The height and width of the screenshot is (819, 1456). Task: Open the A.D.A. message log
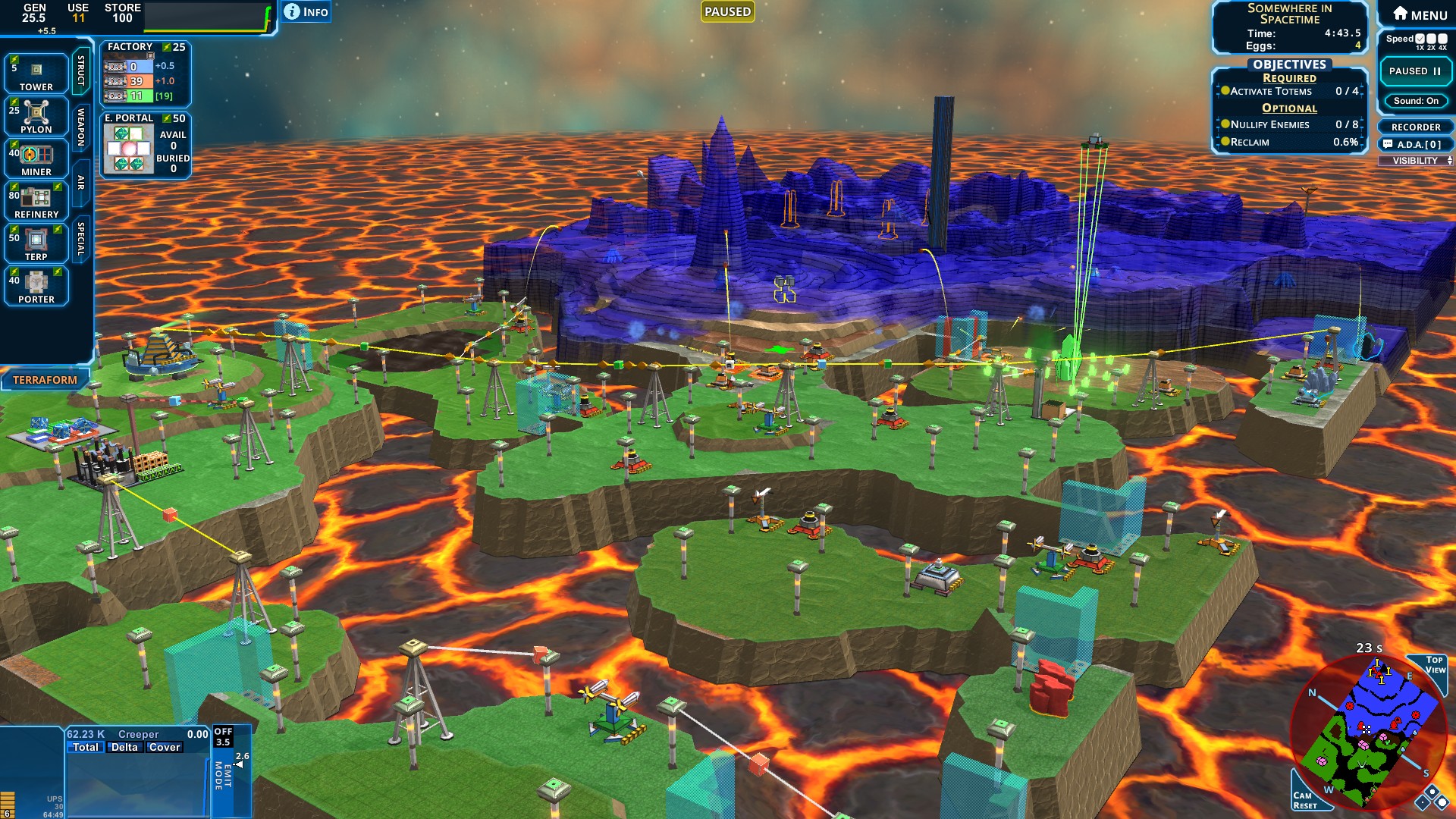pos(1415,144)
